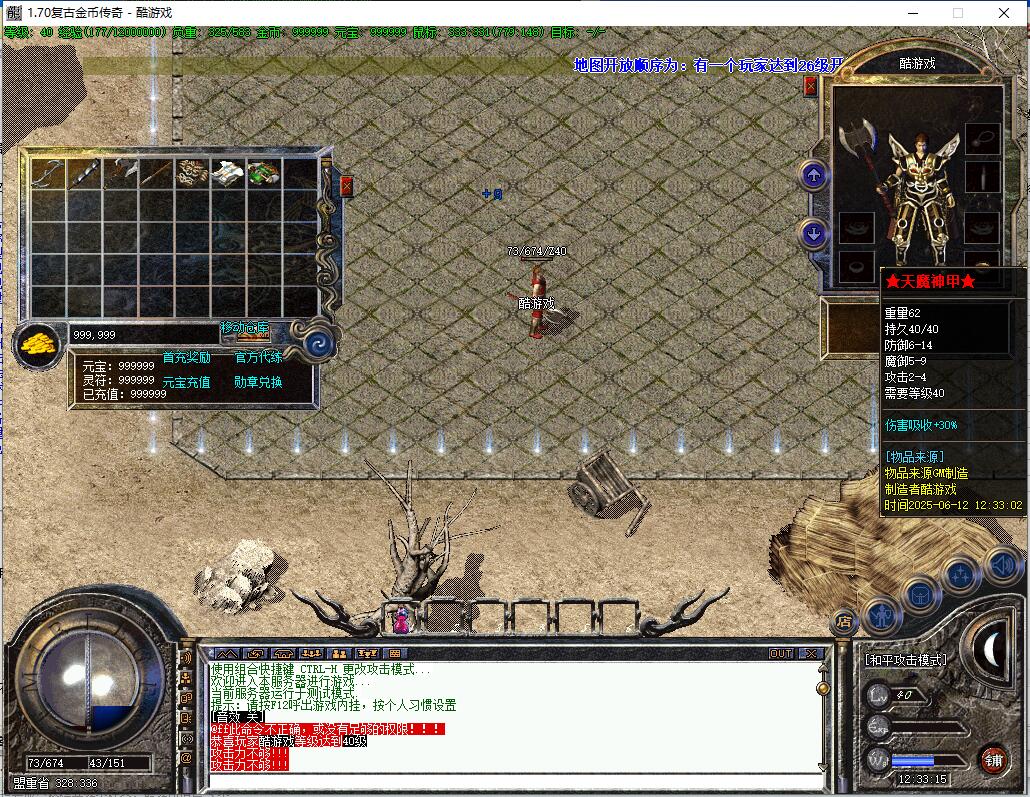Screen dimensions: 1030x797
Task: Go to previous character page with up arrow
Action: 814,176
